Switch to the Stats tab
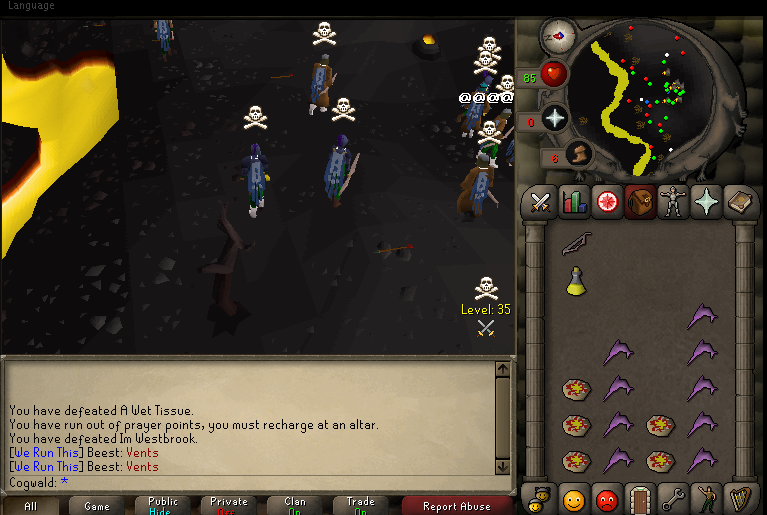The width and height of the screenshot is (767, 515). (x=574, y=202)
